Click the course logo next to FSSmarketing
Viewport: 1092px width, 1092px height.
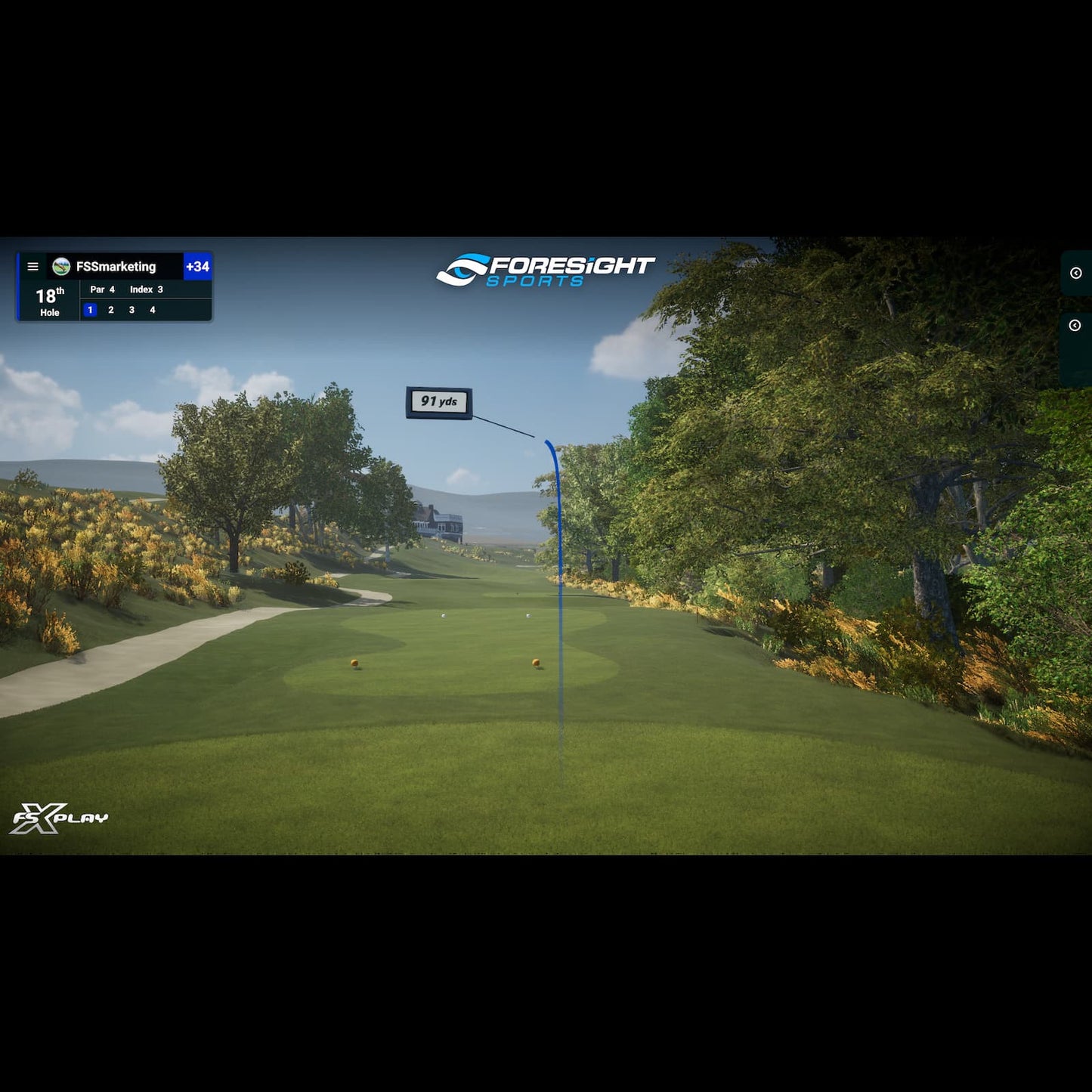pyautogui.click(x=60, y=266)
